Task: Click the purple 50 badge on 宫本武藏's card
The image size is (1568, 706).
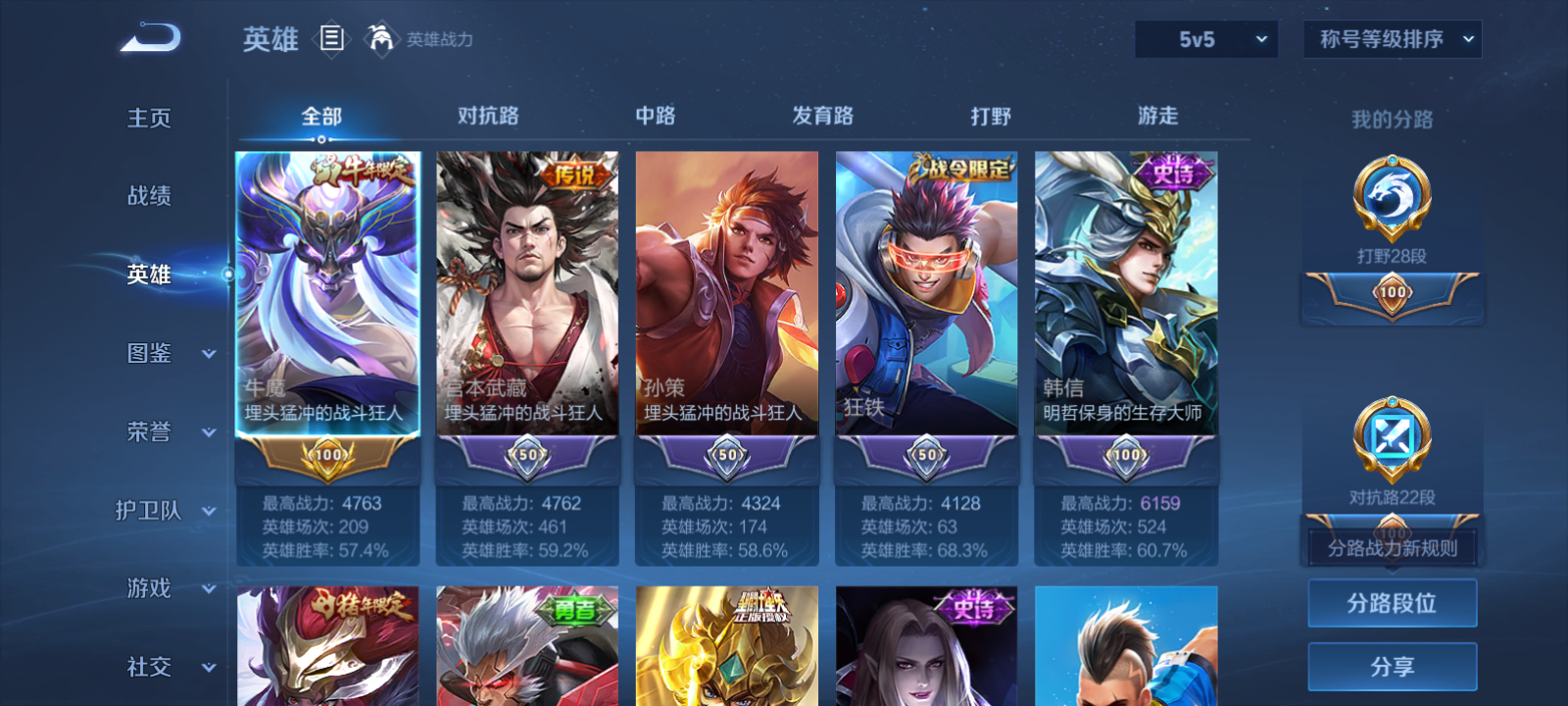Action: coord(527,457)
